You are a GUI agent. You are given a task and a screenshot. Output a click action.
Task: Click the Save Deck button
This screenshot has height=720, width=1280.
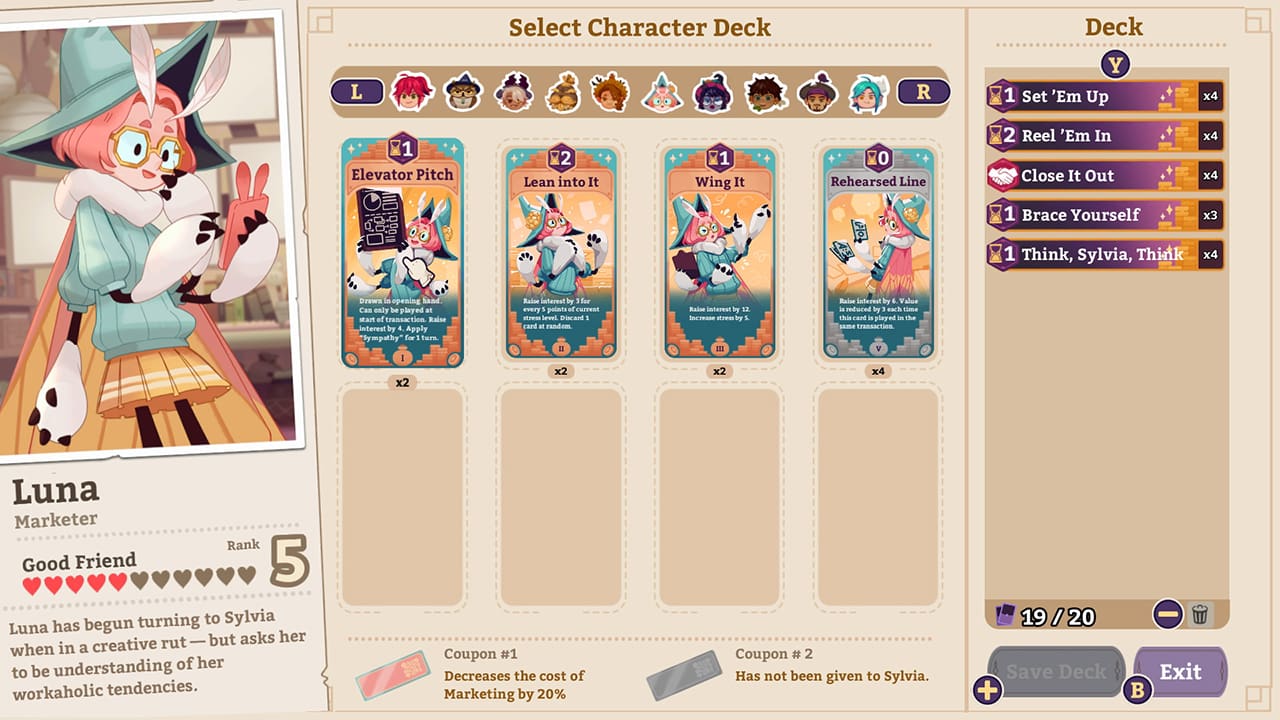[x=1055, y=671]
